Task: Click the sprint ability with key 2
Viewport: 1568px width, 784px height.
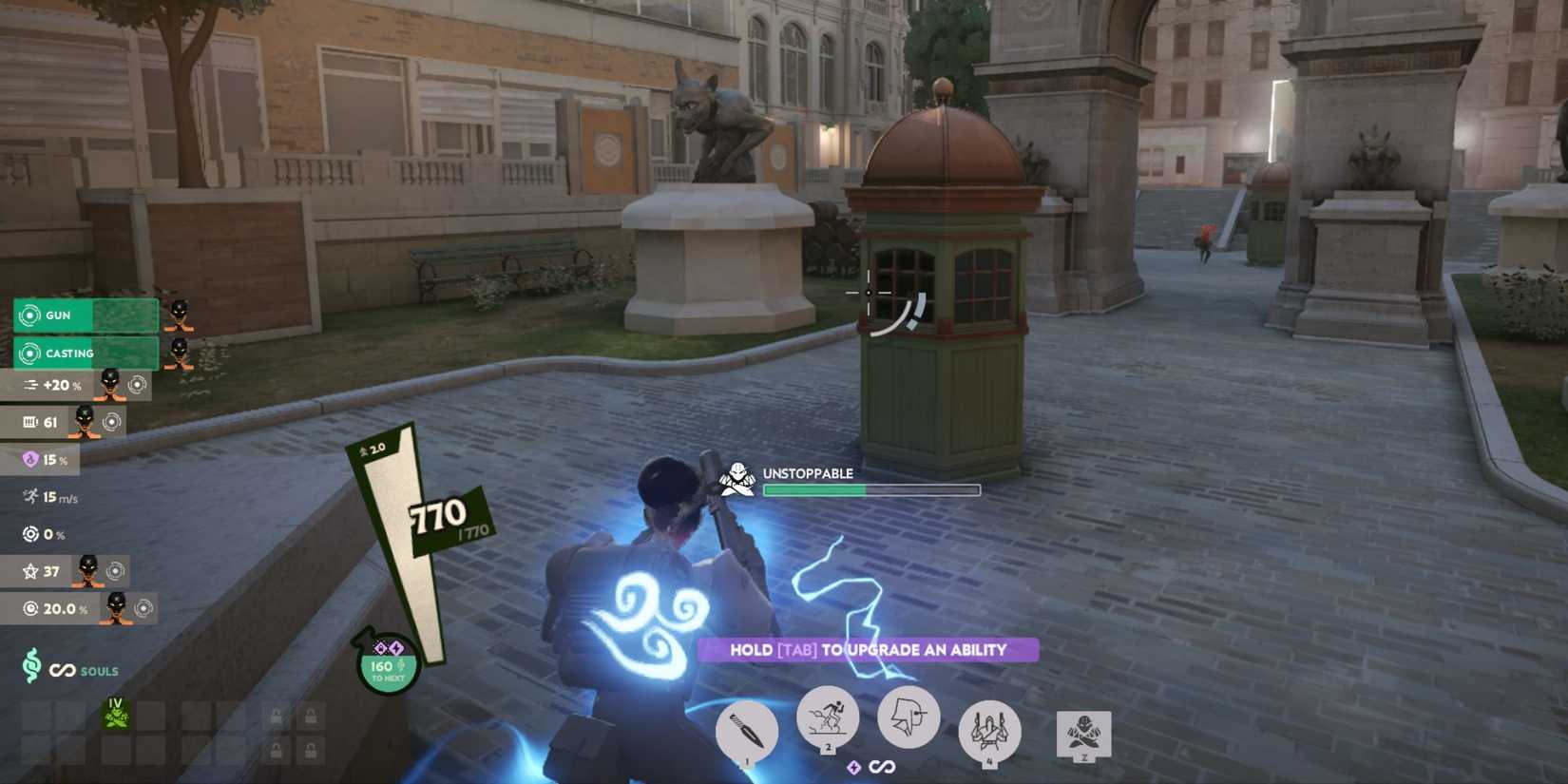Action: [828, 719]
